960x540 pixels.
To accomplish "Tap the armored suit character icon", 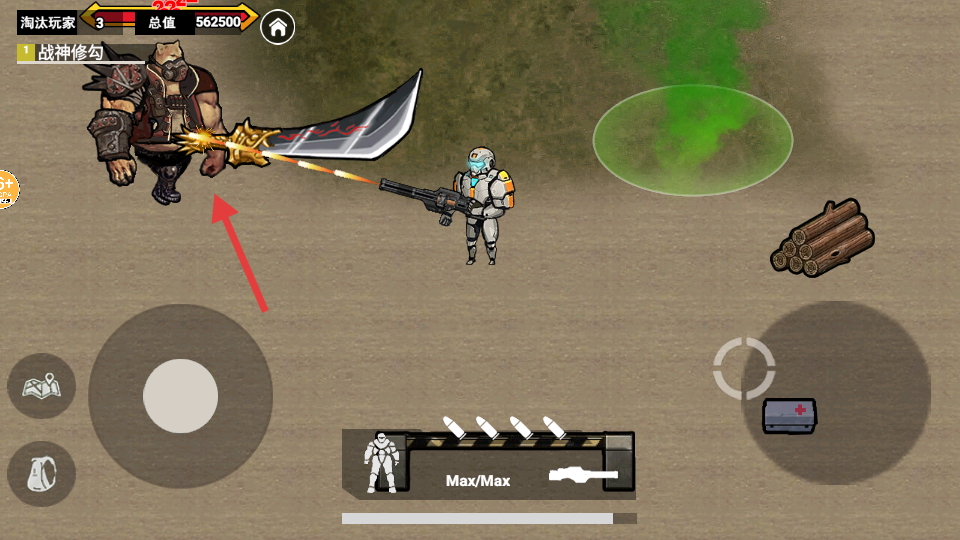I will 382,463.
